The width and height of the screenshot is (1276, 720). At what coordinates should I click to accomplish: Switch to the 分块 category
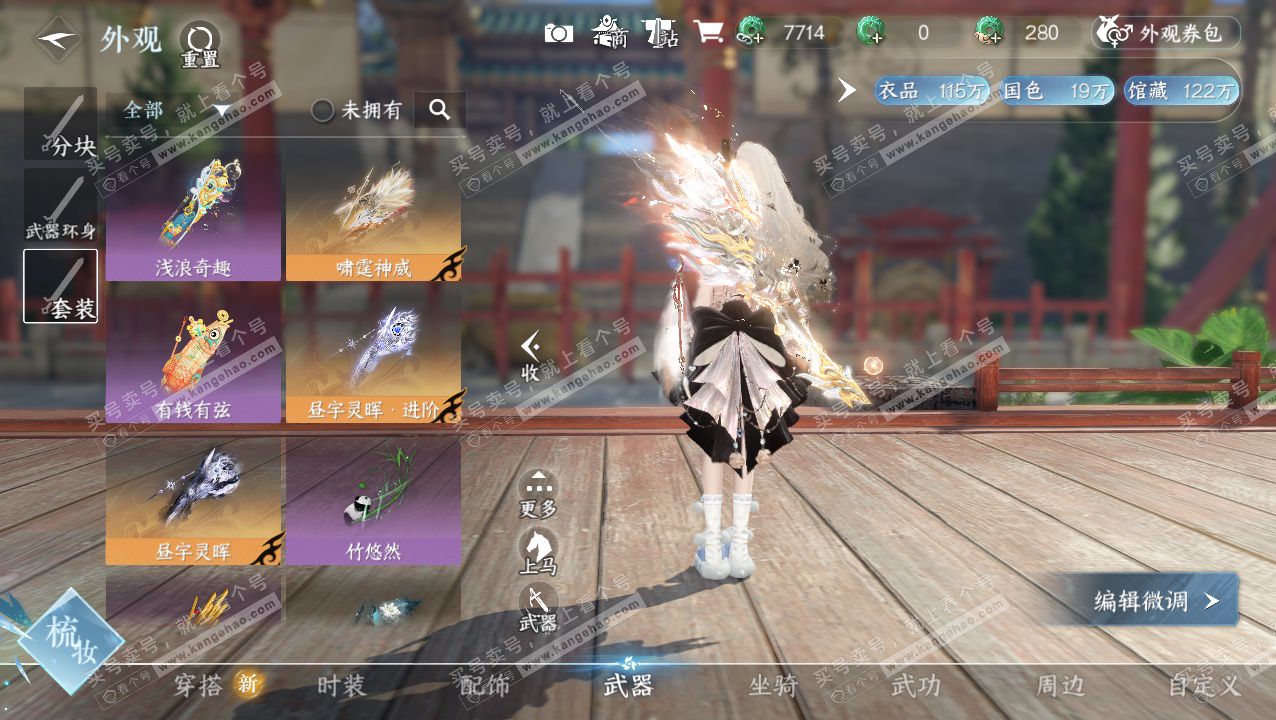(x=61, y=124)
